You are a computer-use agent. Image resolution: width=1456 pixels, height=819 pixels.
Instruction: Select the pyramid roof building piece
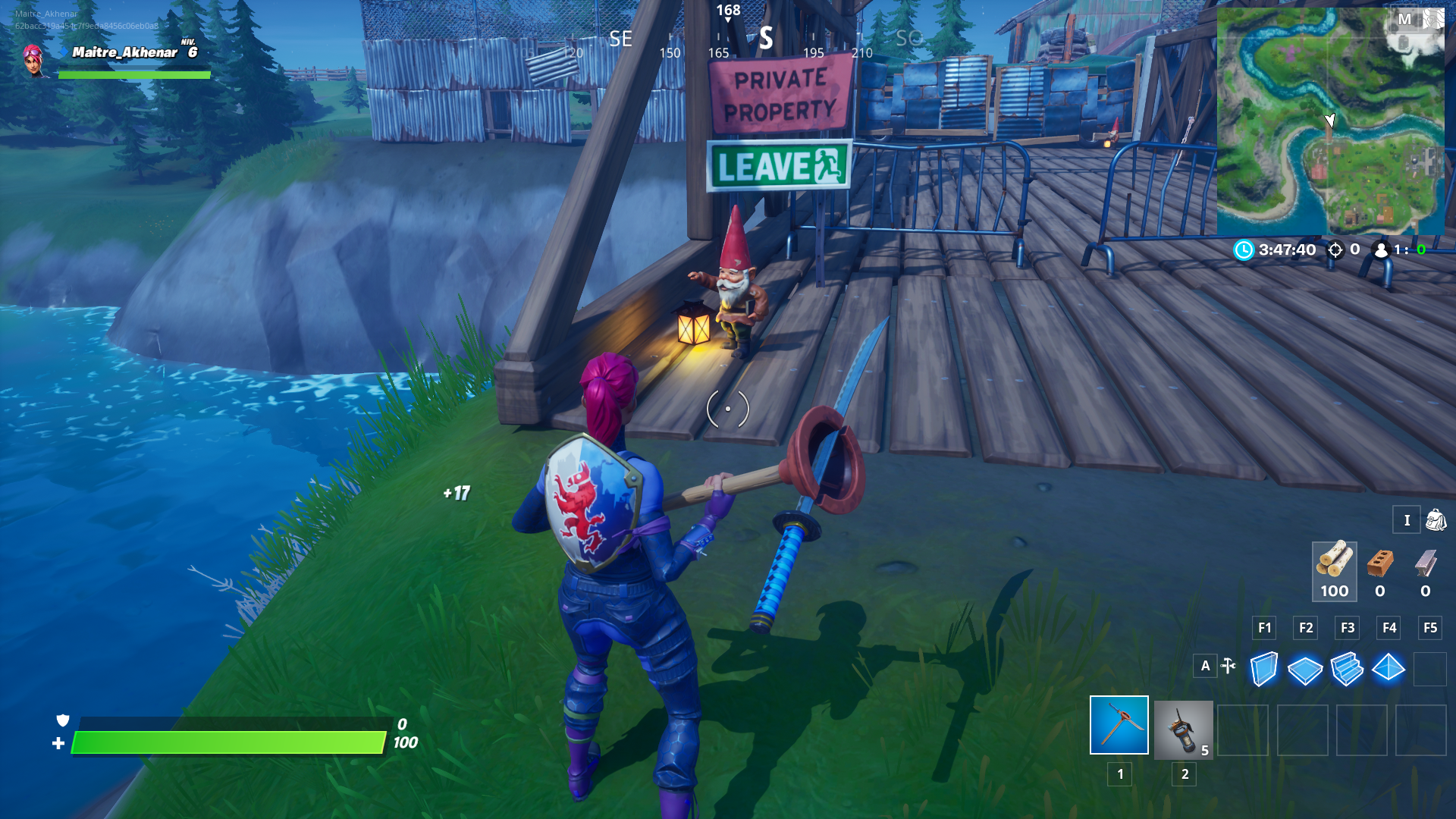1389,669
